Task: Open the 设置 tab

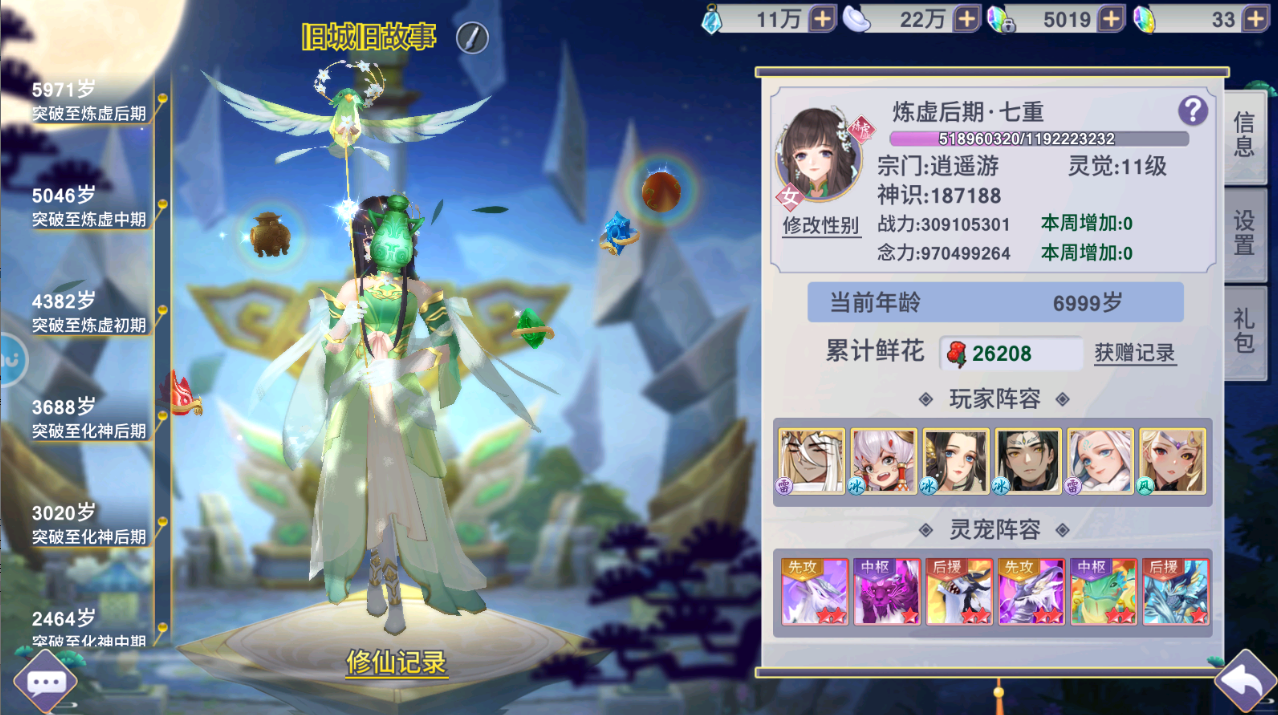Action: pos(1244,232)
